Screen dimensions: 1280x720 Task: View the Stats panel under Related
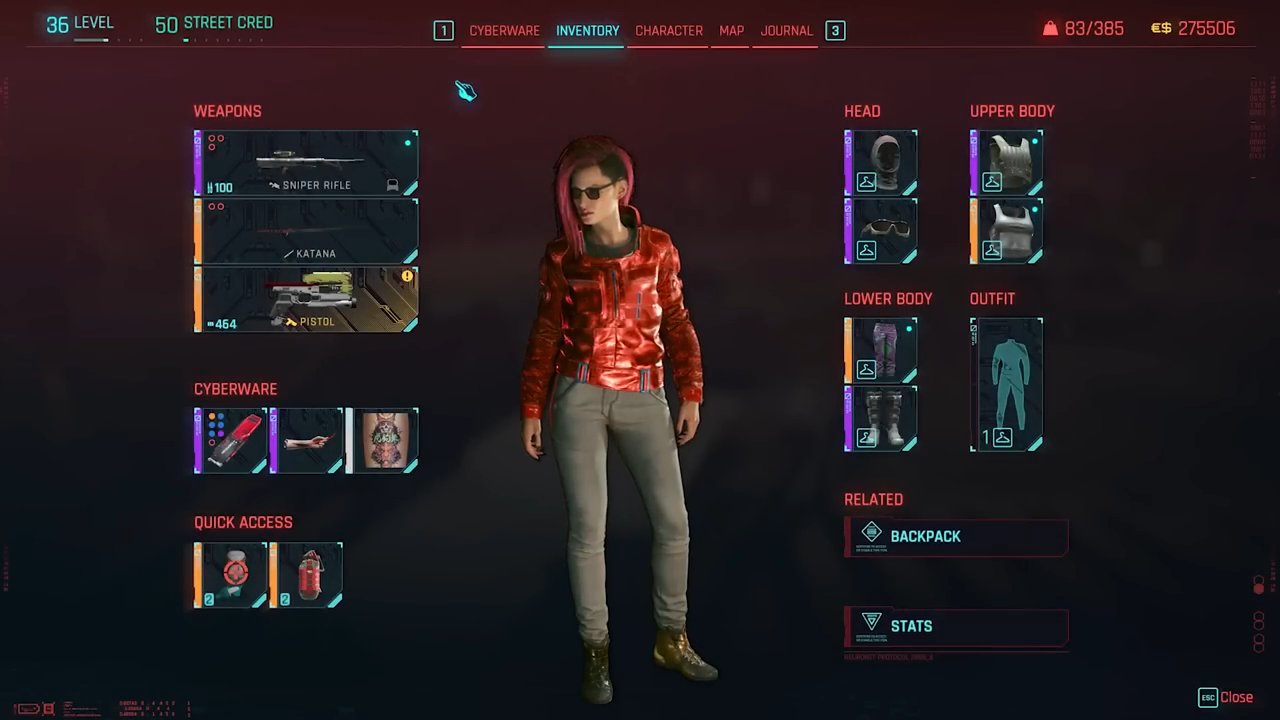tap(956, 626)
